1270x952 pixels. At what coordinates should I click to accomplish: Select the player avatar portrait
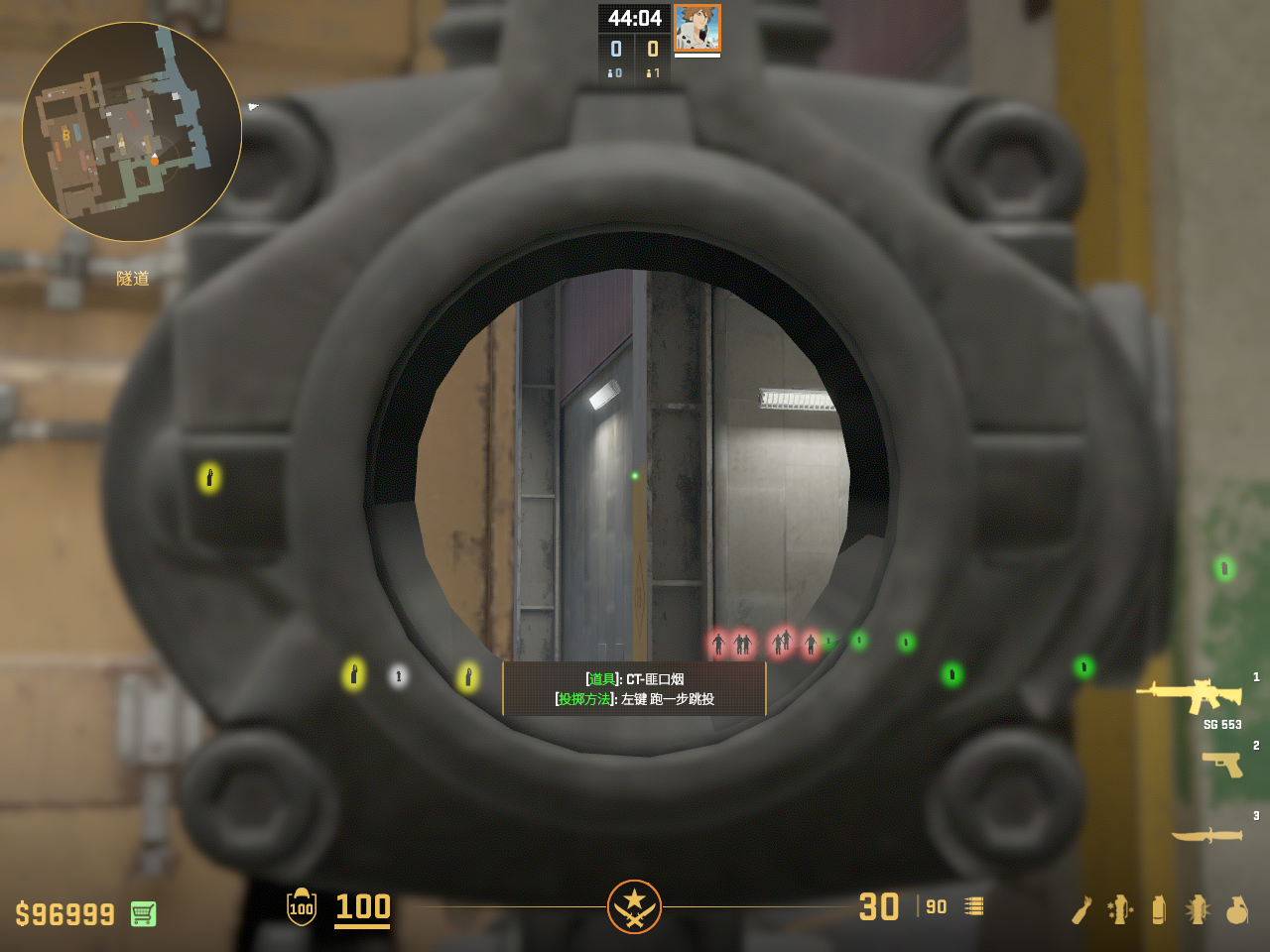click(697, 28)
